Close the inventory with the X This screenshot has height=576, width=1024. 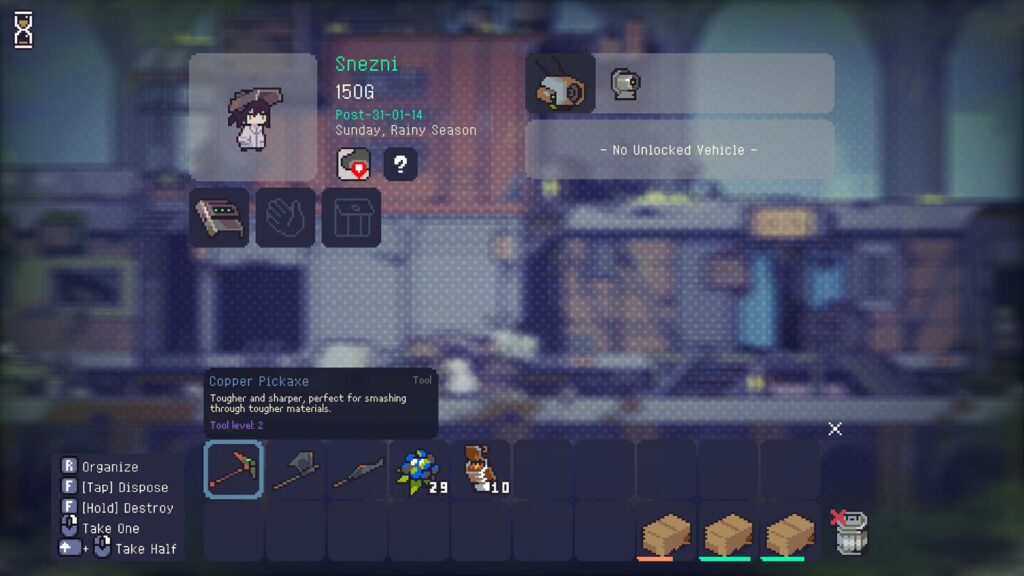[x=835, y=429]
